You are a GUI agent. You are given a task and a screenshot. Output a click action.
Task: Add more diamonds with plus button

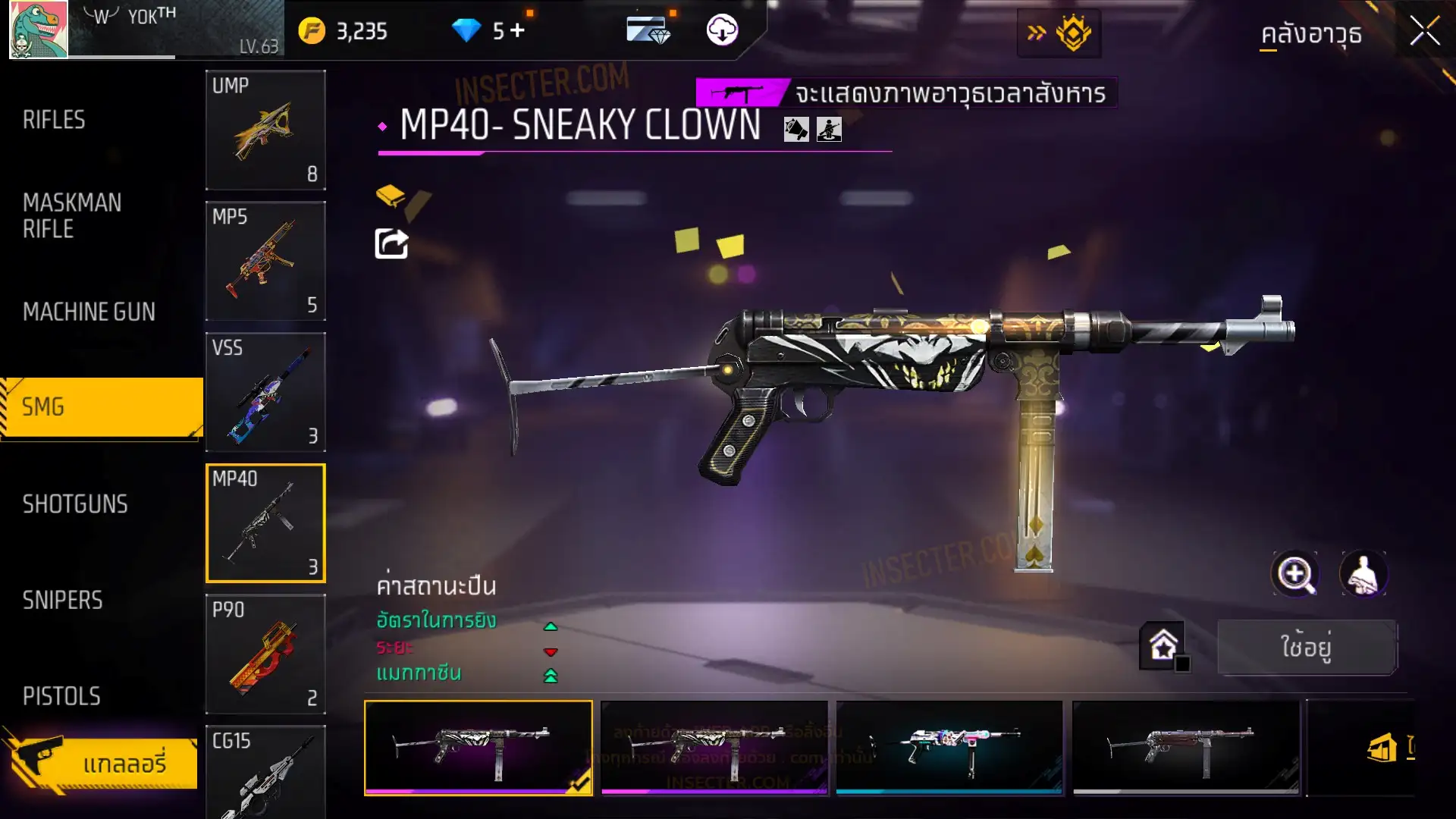point(517,30)
